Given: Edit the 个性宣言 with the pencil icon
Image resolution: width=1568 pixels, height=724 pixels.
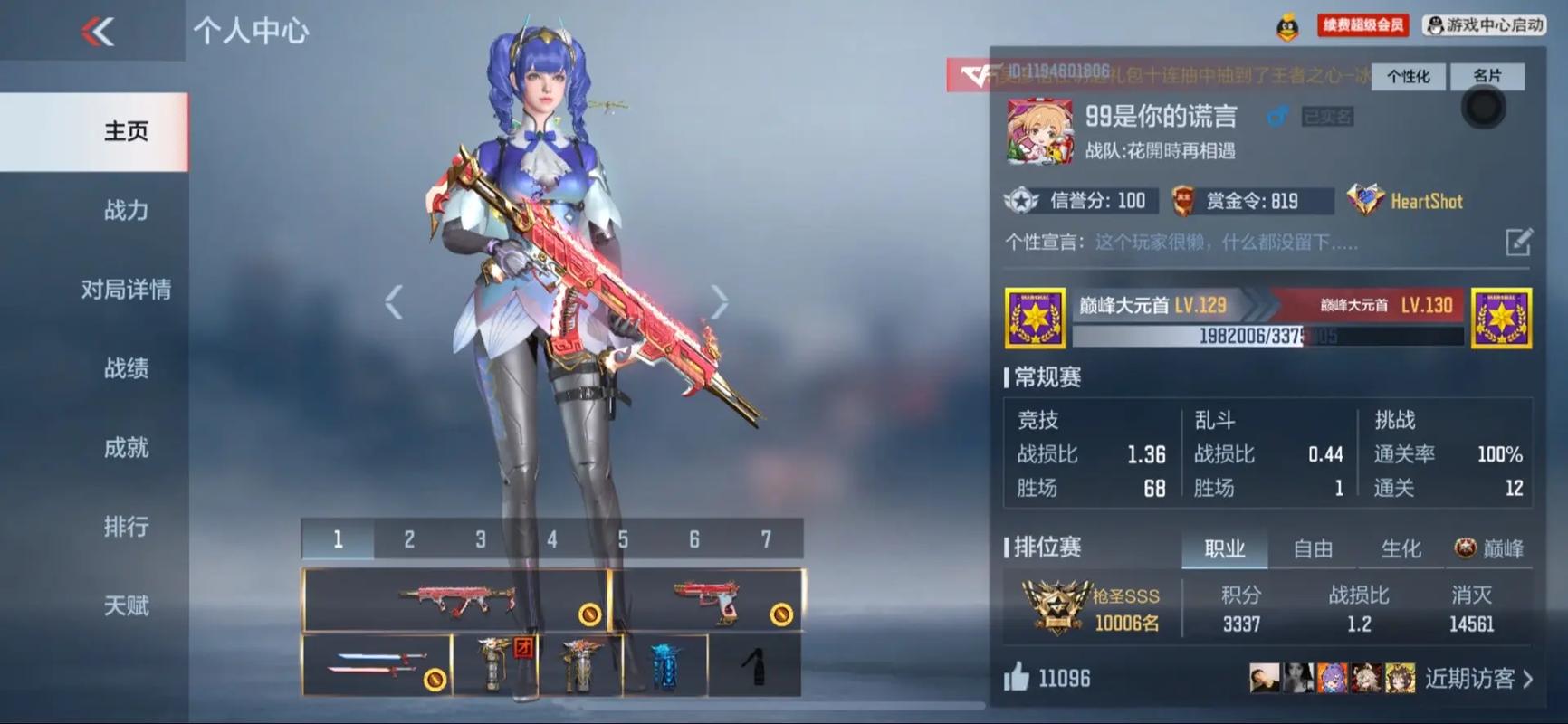Looking at the screenshot, I should pyautogui.click(x=1518, y=243).
